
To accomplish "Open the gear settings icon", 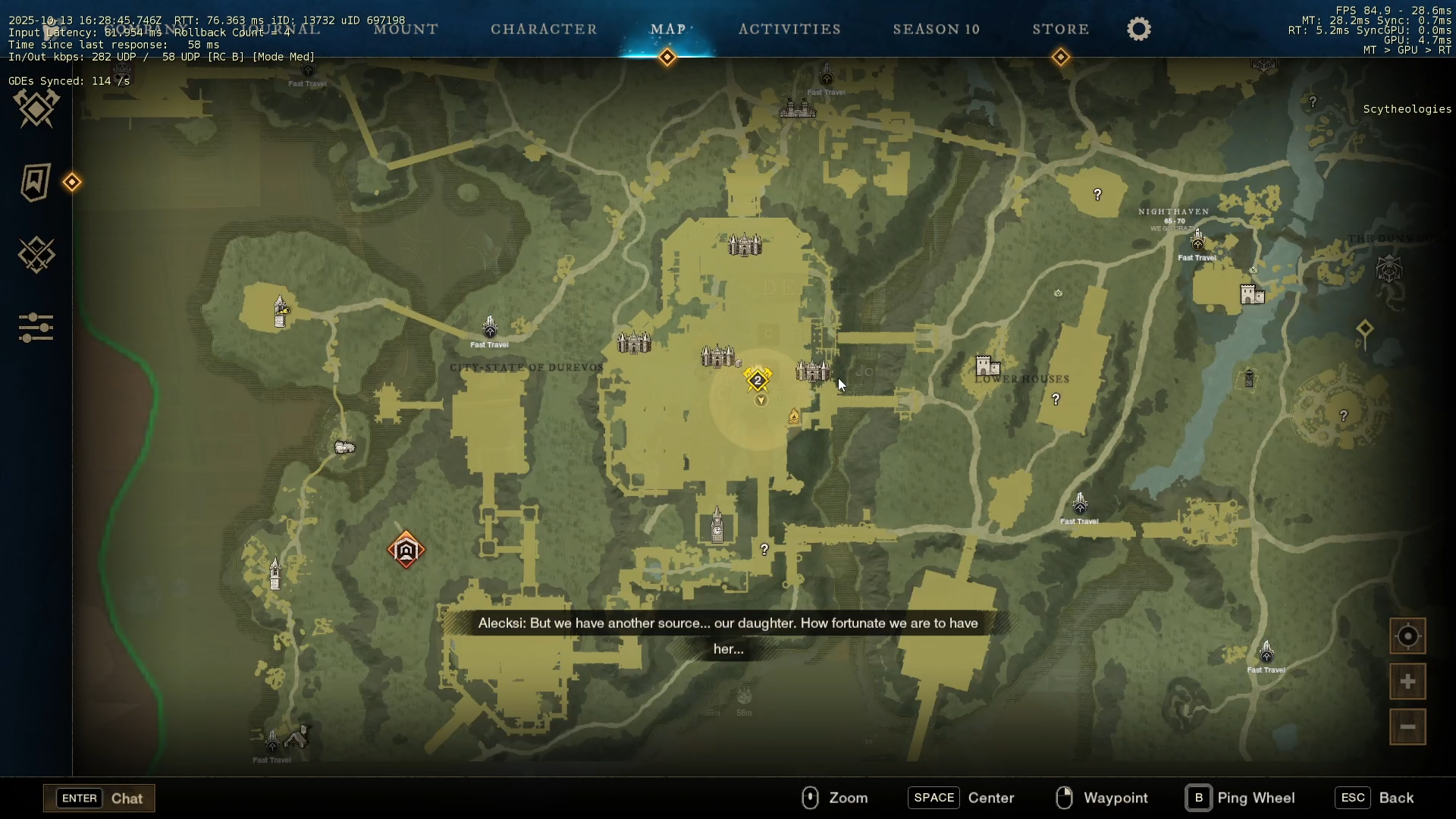I will point(1138,30).
